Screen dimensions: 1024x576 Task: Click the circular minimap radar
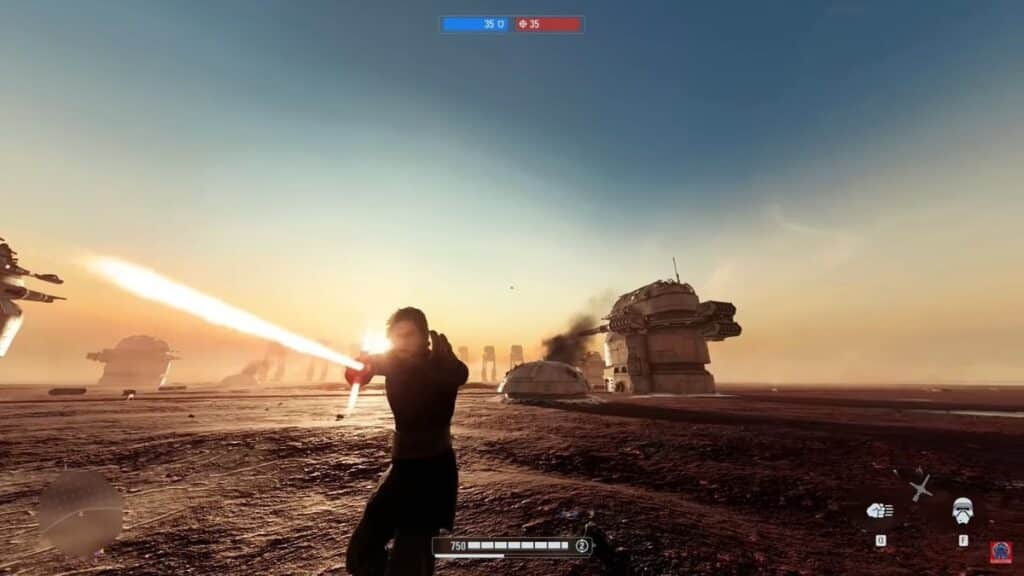pos(80,514)
